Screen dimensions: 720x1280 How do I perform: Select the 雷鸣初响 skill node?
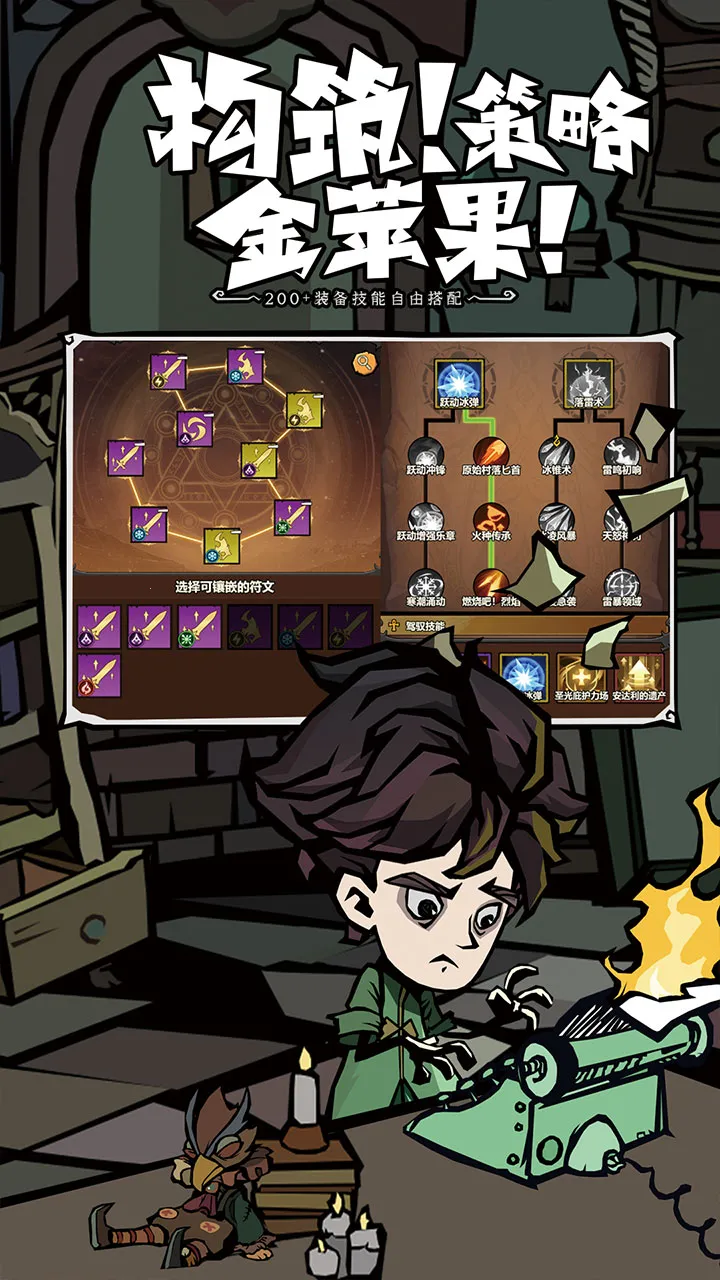point(622,453)
